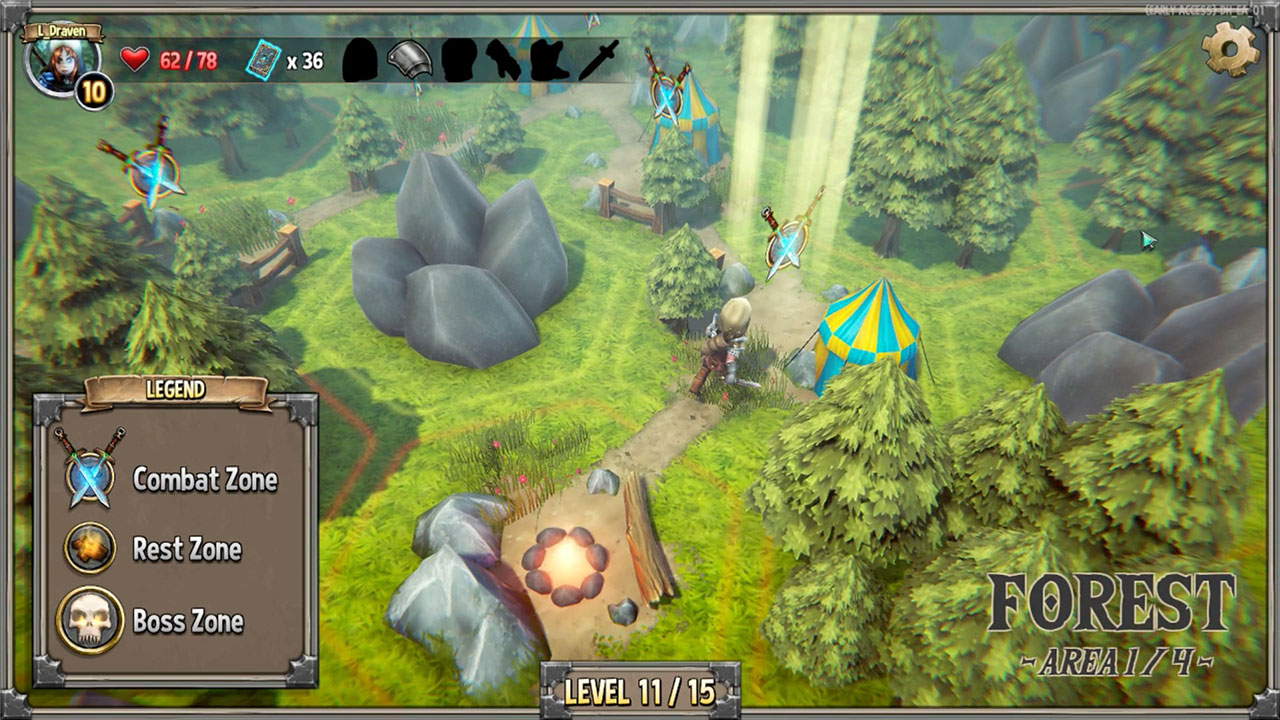The image size is (1280, 720).
Task: Open the settings gear menu
Action: coord(1229,47)
